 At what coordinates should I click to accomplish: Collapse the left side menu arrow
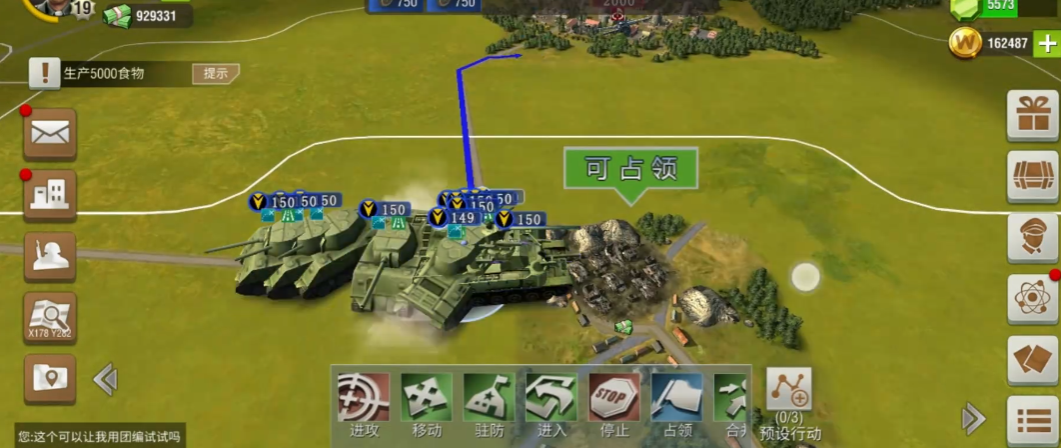pyautogui.click(x=105, y=379)
